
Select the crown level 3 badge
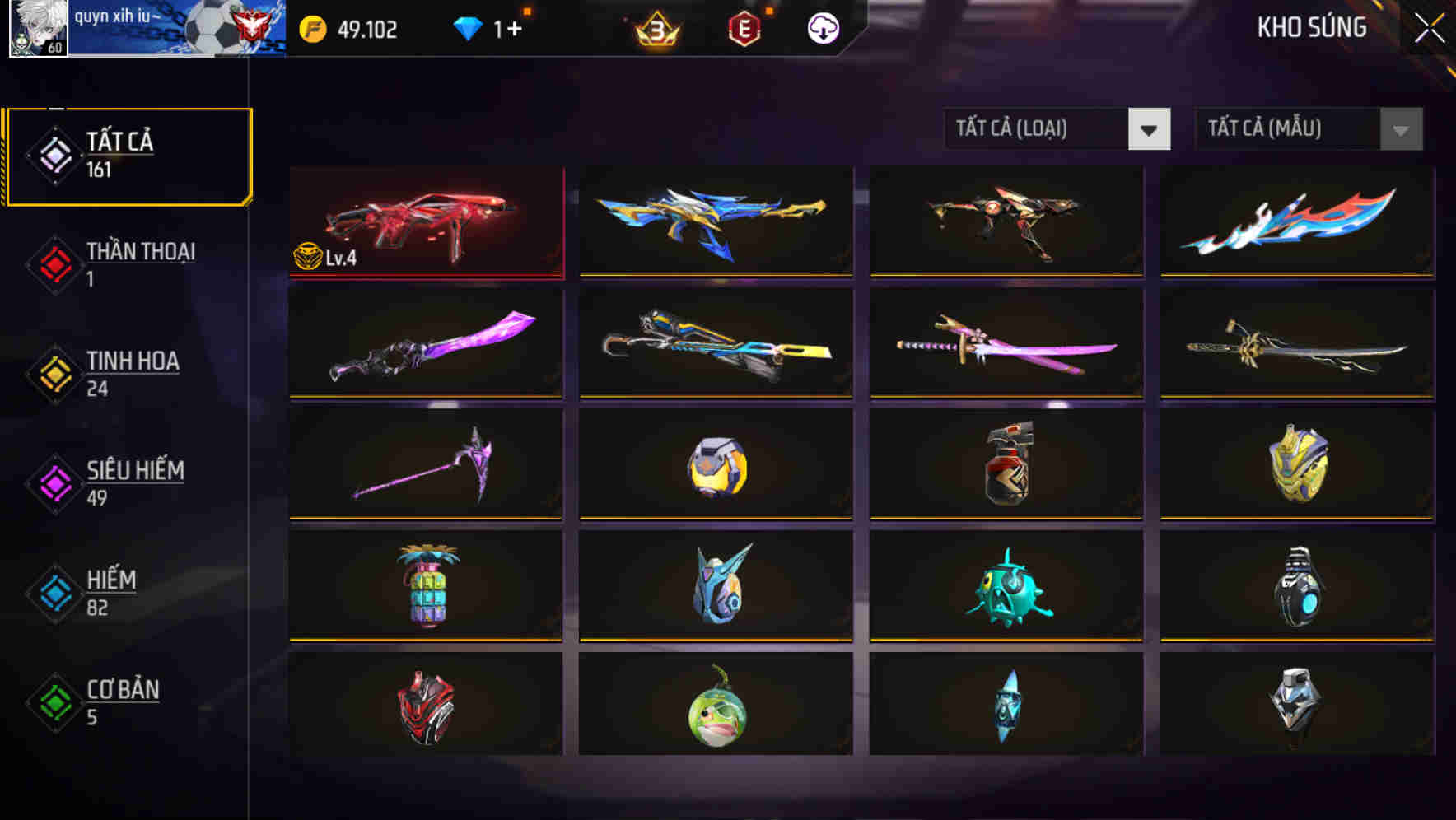[656, 27]
